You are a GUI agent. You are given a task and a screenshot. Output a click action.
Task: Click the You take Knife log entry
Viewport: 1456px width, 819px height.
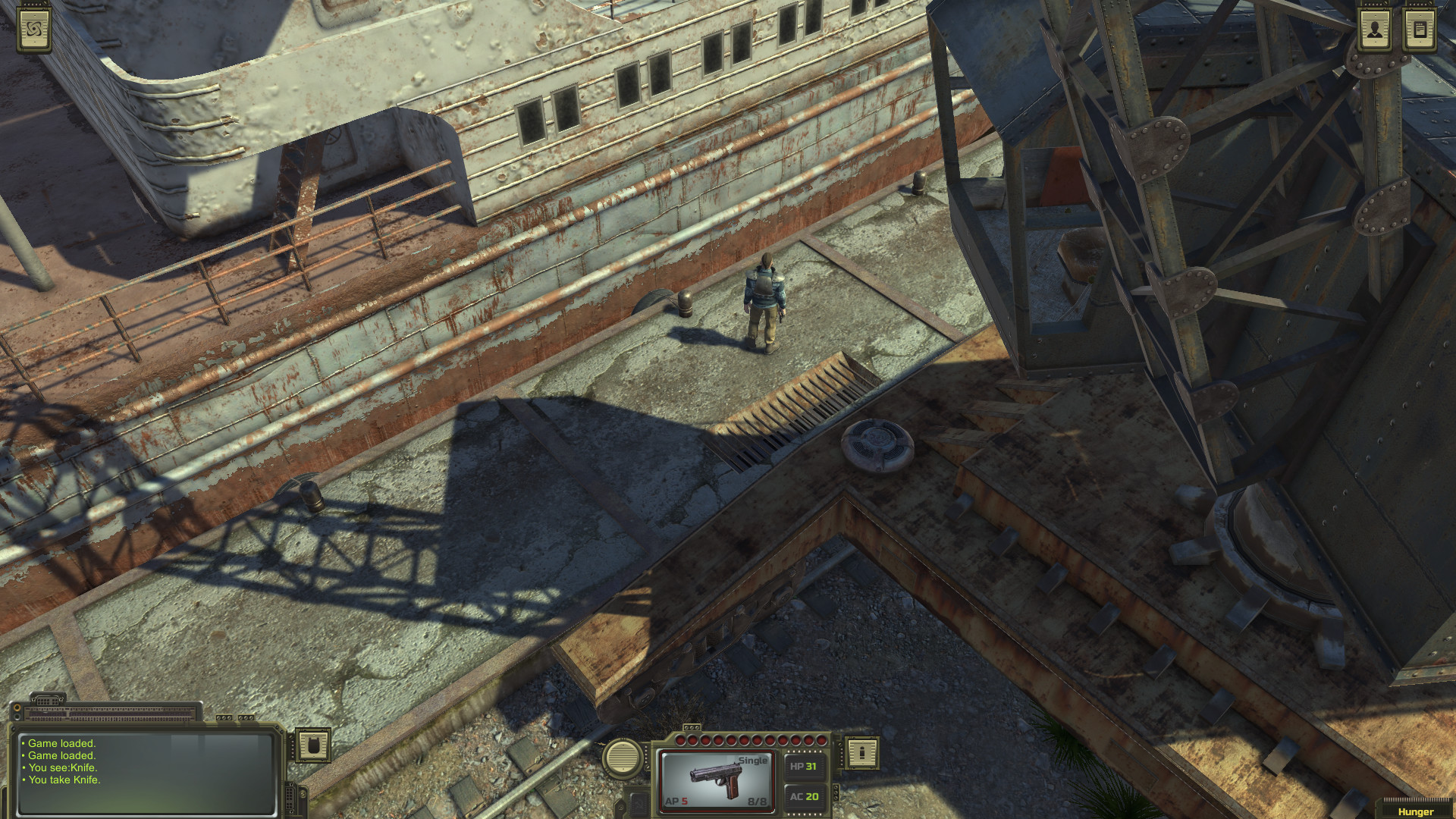(64, 780)
